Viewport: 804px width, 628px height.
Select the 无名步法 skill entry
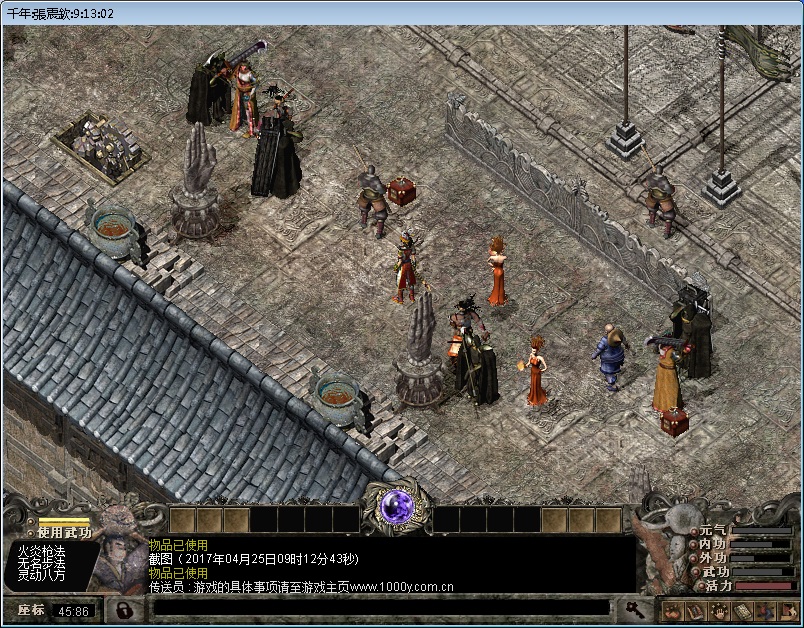click(x=41, y=563)
